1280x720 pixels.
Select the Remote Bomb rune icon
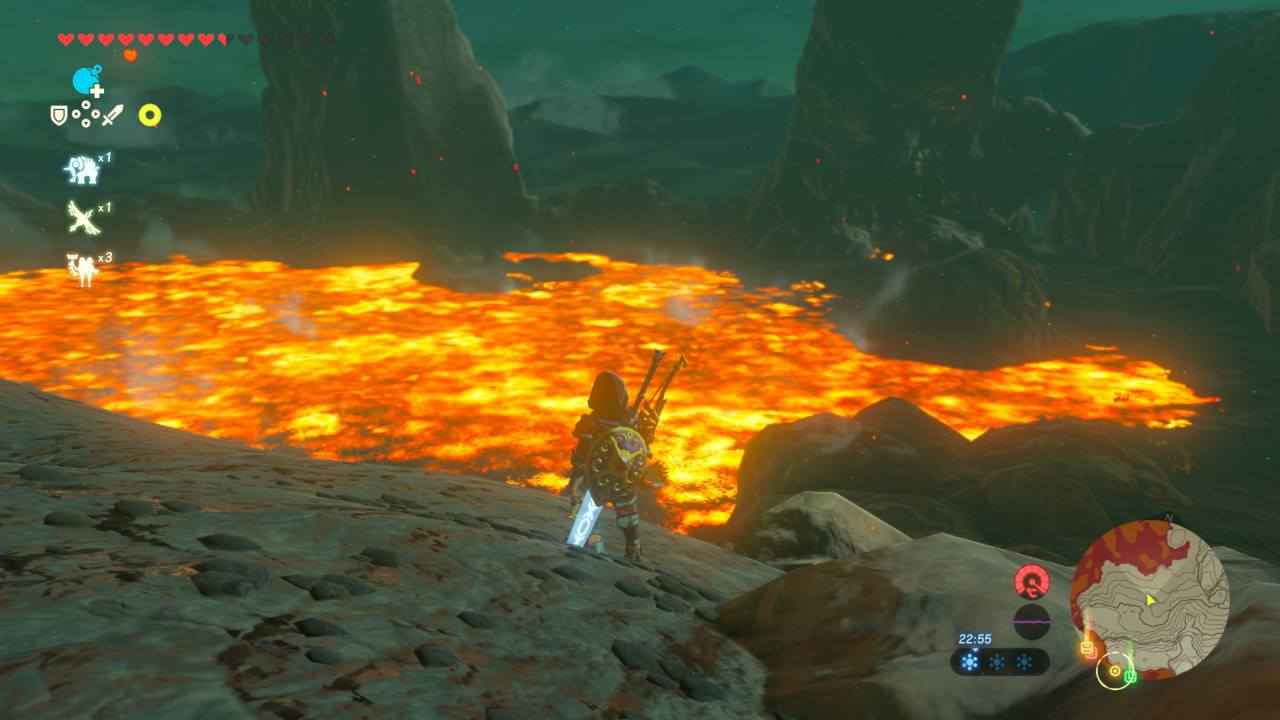pyautogui.click(x=87, y=80)
